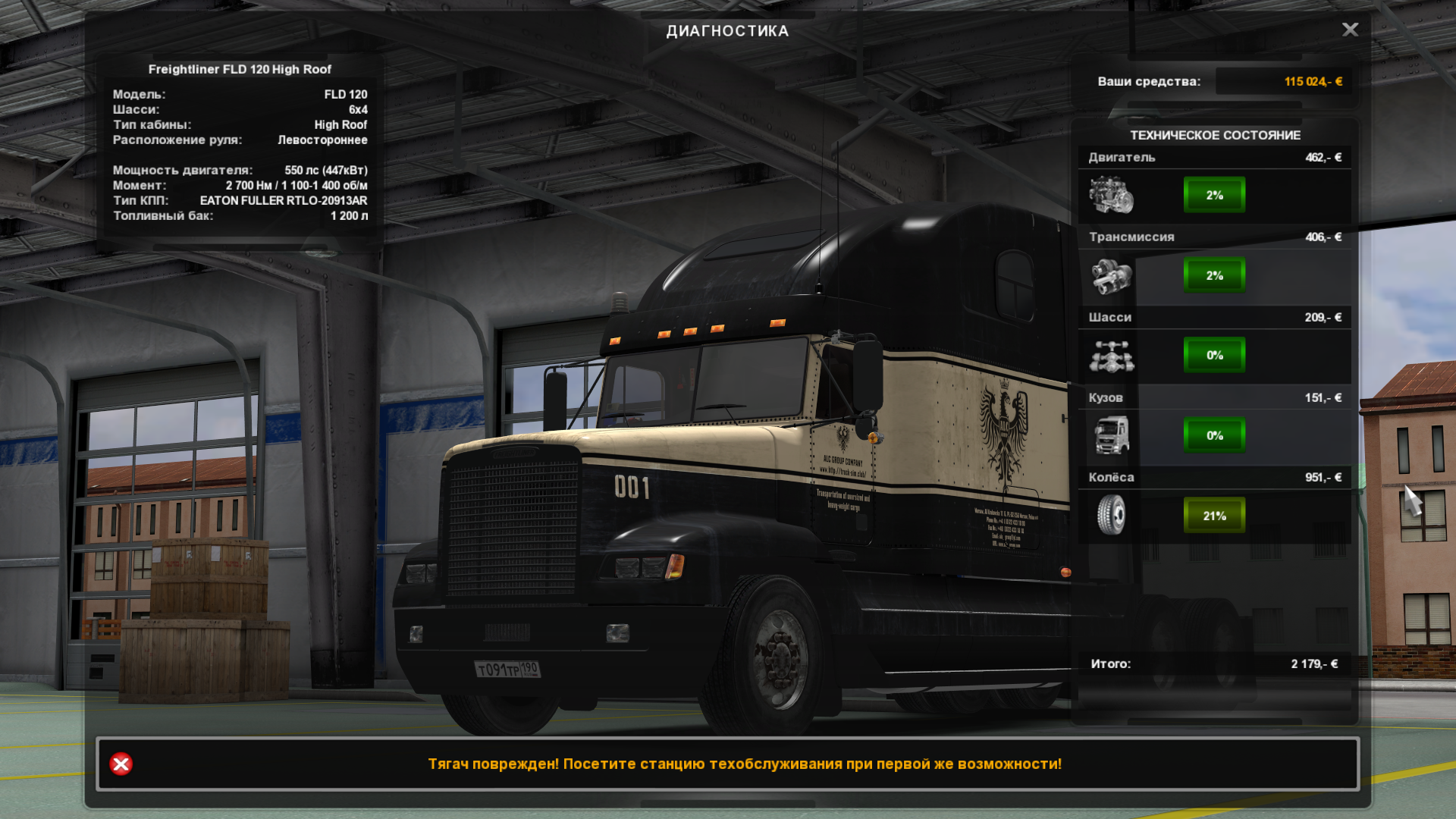1456x819 pixels.
Task: Choose the chassis frame icon
Action: (1111, 356)
